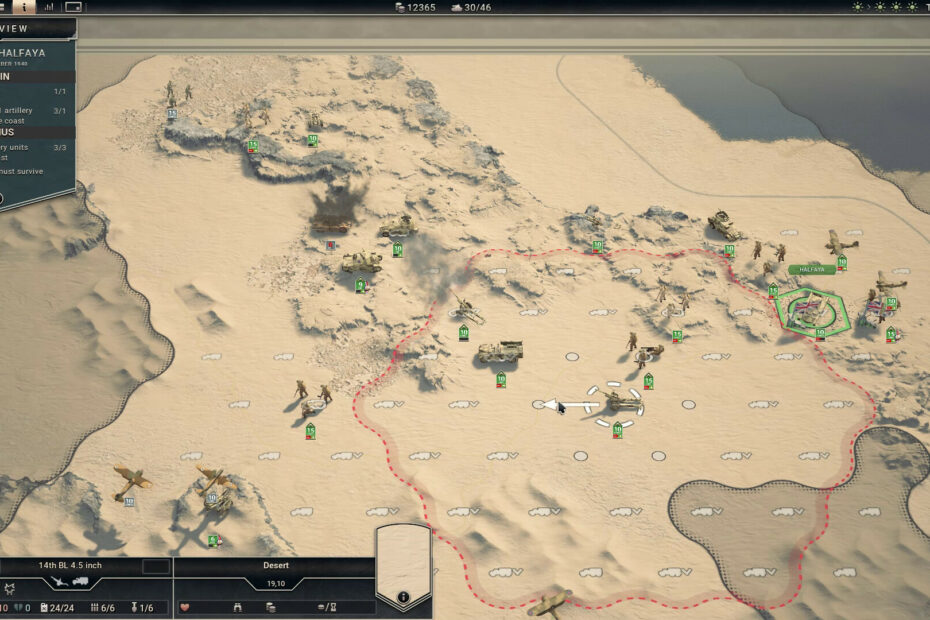Open the highlighted info tab in top bar
Viewport: 930px width, 620px height.
click(23, 7)
